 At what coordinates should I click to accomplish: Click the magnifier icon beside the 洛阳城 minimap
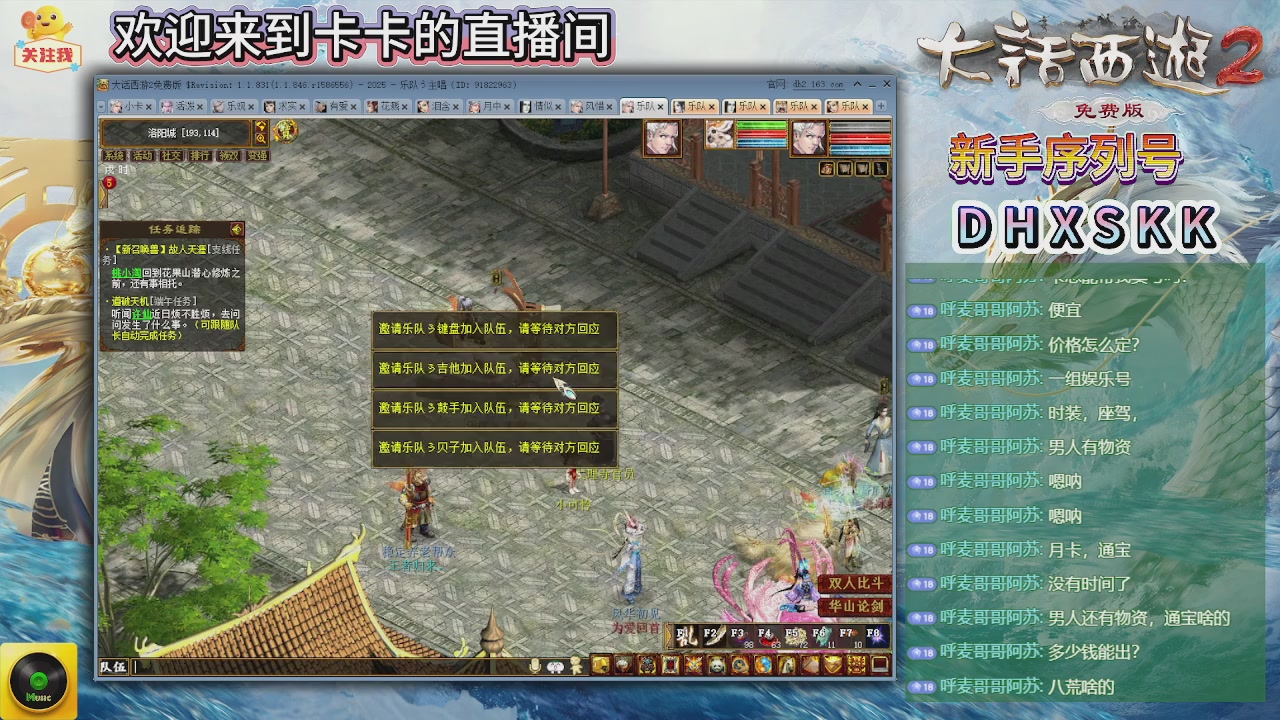[260, 138]
